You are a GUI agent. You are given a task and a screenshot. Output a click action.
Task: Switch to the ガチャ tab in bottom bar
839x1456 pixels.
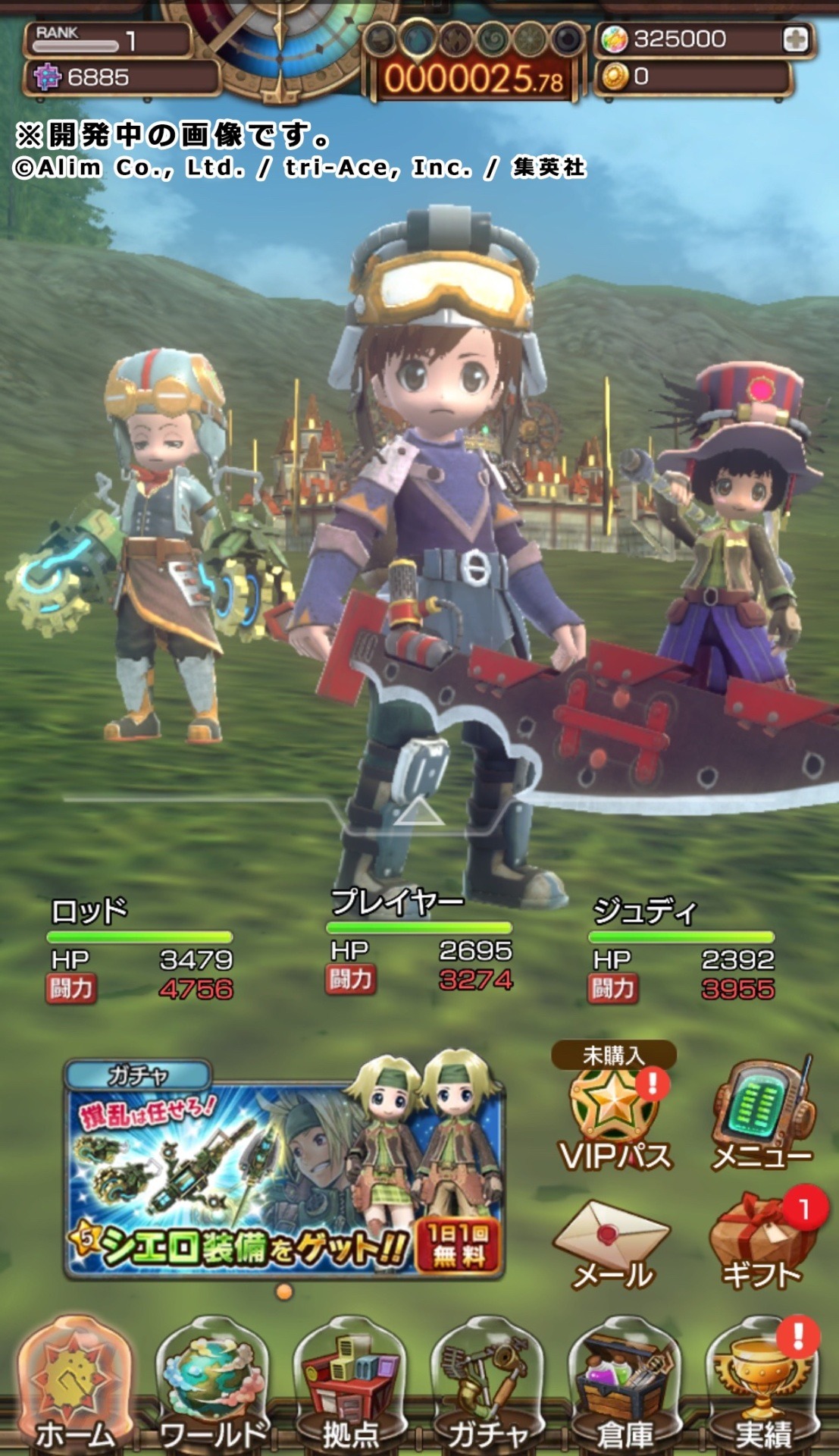pos(487,1386)
